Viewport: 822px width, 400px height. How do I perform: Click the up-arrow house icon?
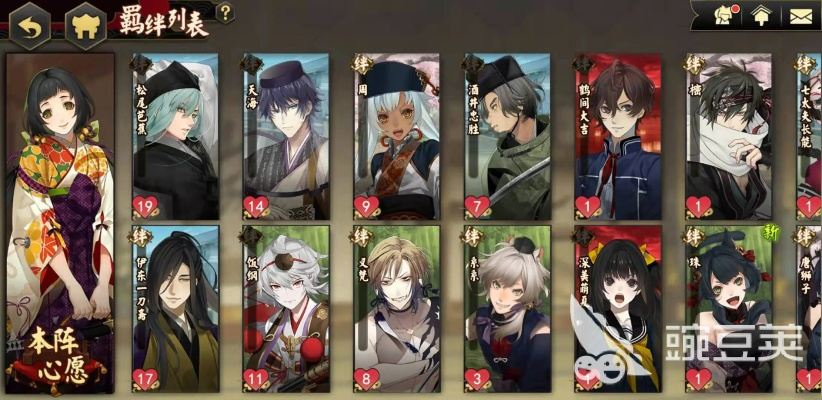tap(762, 15)
